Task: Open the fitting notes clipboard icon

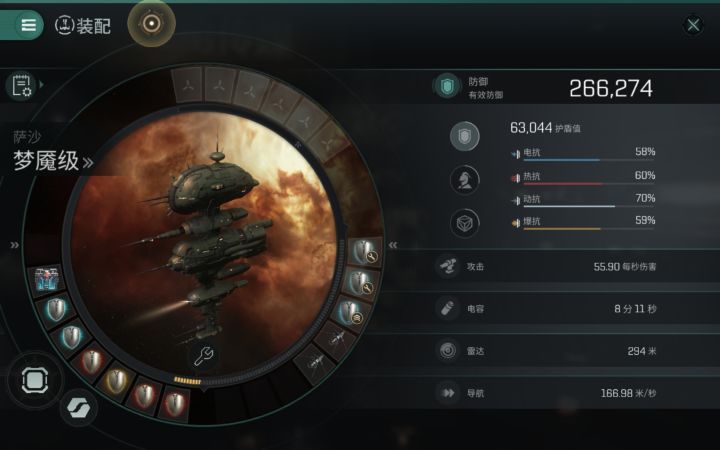Action: [x=22, y=86]
